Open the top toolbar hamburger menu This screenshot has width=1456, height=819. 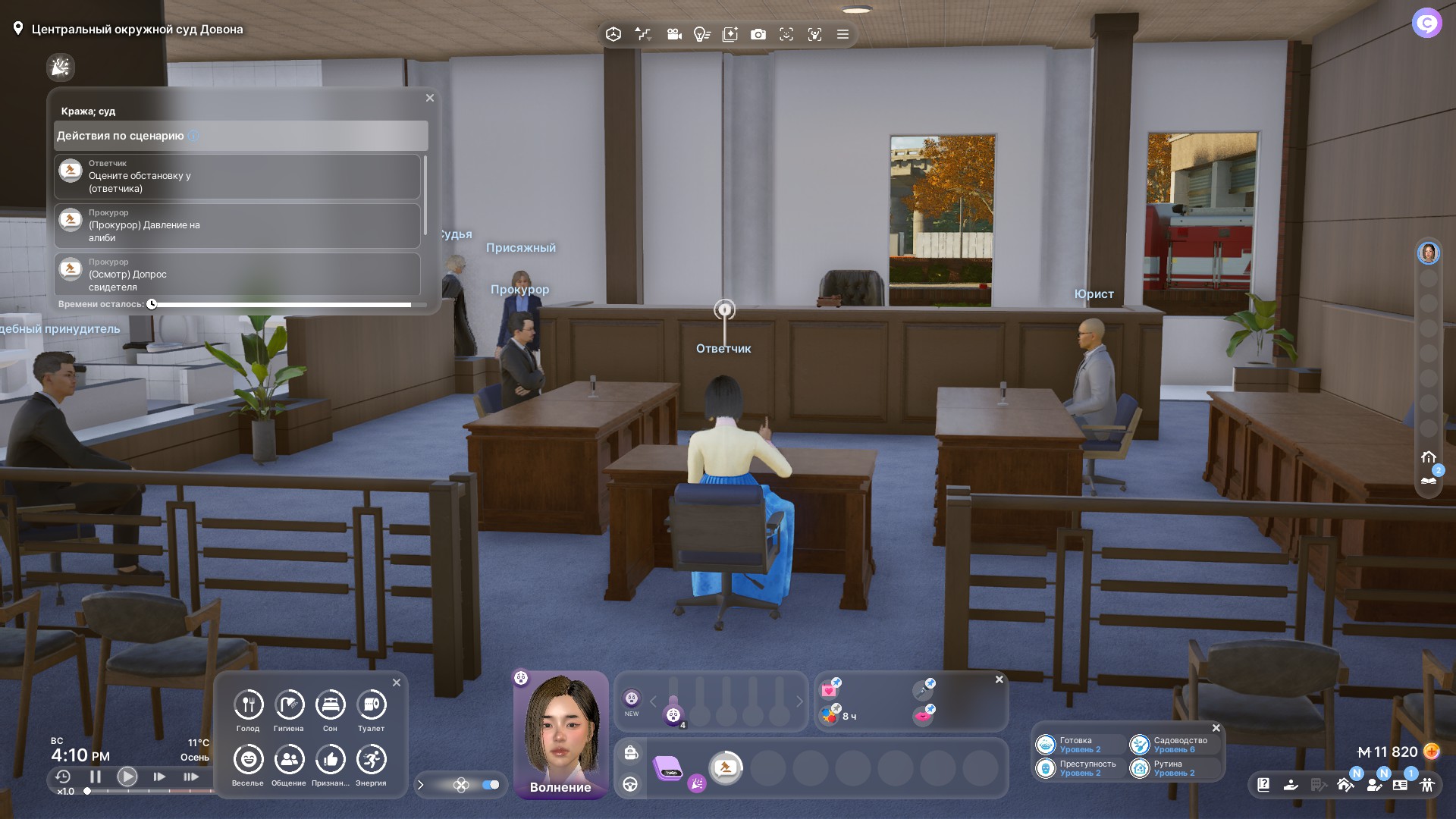click(x=843, y=34)
